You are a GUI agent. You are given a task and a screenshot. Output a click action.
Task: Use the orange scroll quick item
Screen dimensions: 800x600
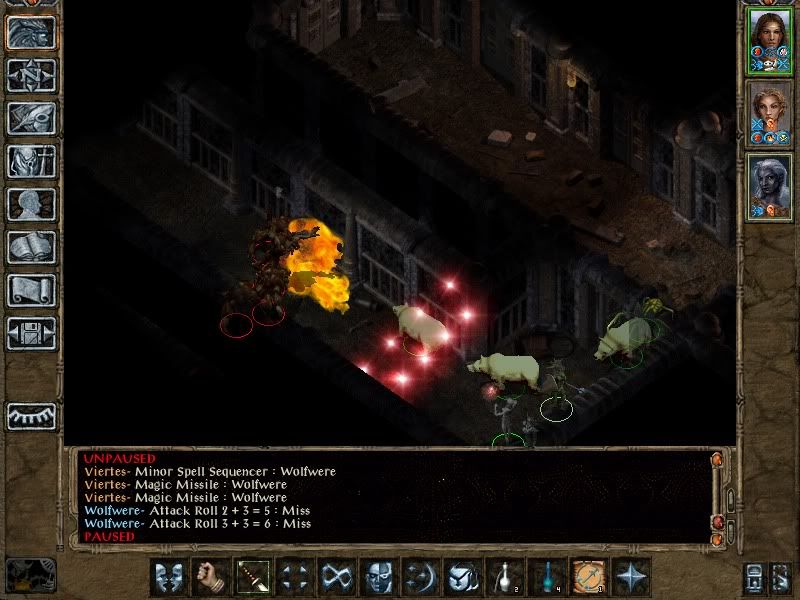tap(589, 577)
